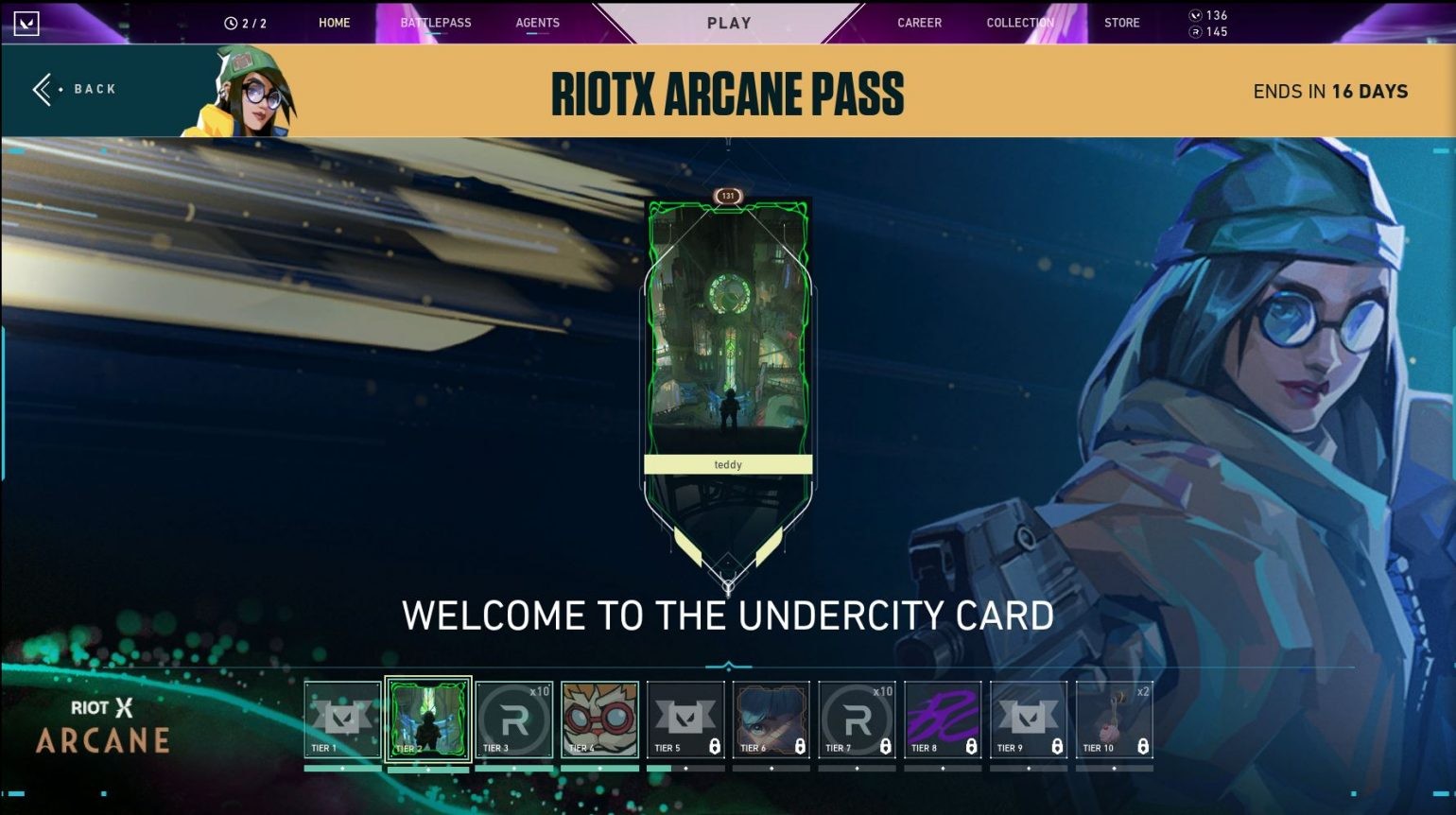Open the COLLECTION tab

(x=1019, y=23)
